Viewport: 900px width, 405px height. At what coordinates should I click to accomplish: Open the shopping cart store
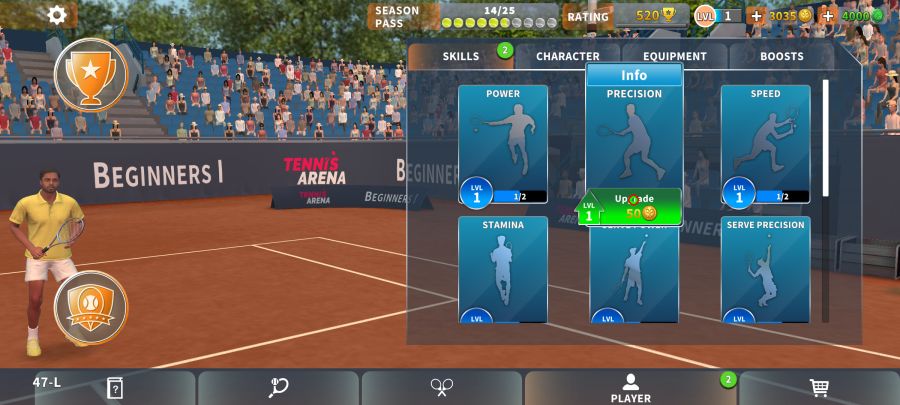[819, 388]
